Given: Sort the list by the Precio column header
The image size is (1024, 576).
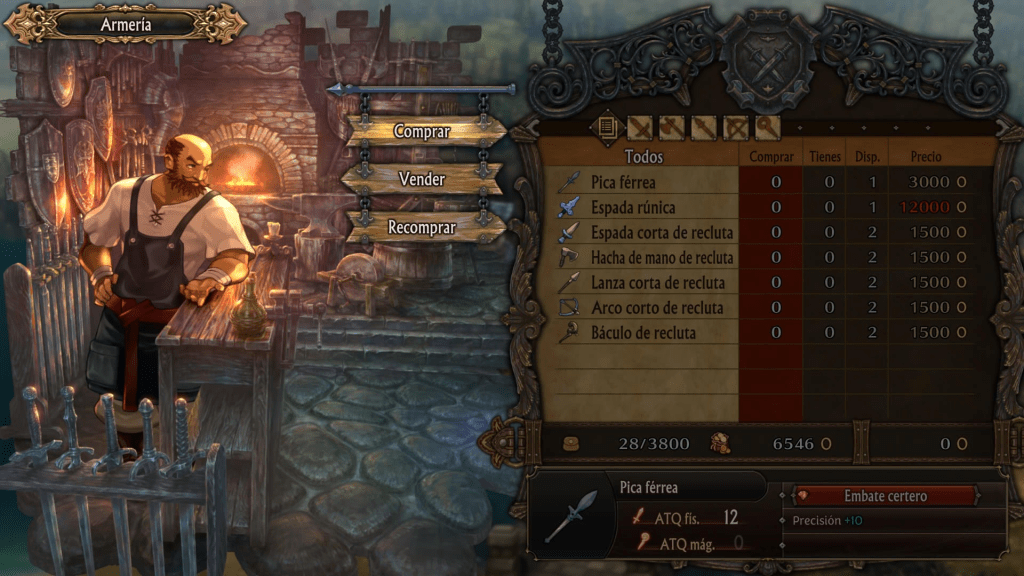Looking at the screenshot, I should point(925,157).
